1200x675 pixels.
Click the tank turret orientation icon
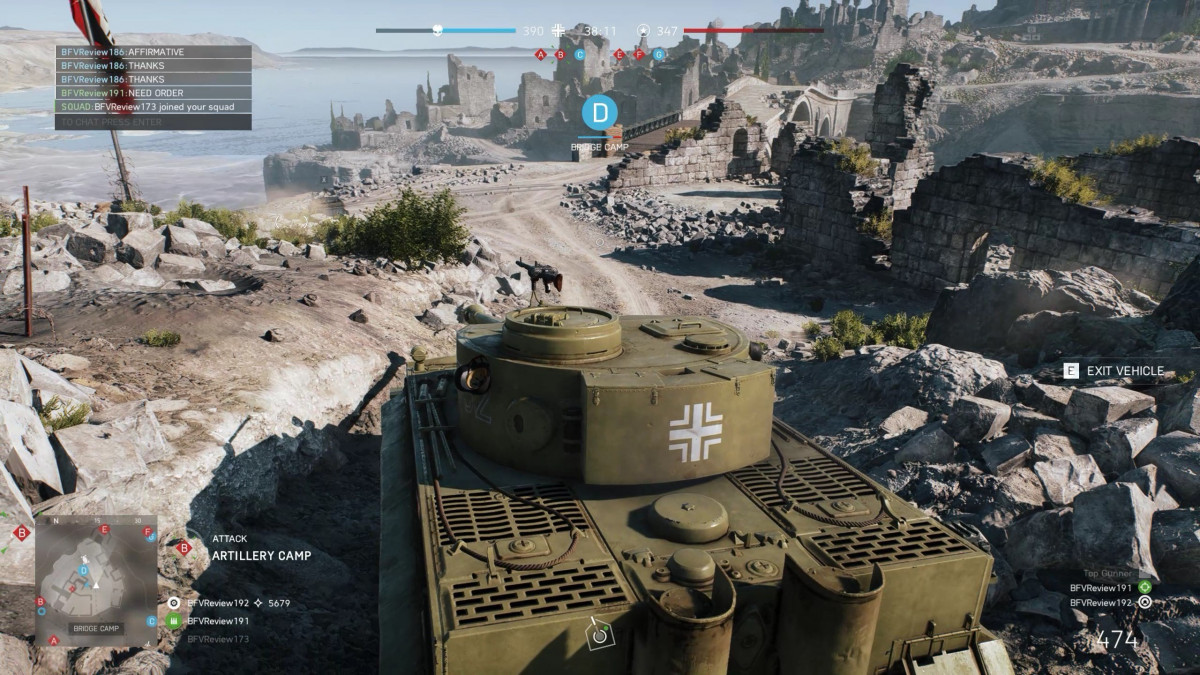(600, 632)
